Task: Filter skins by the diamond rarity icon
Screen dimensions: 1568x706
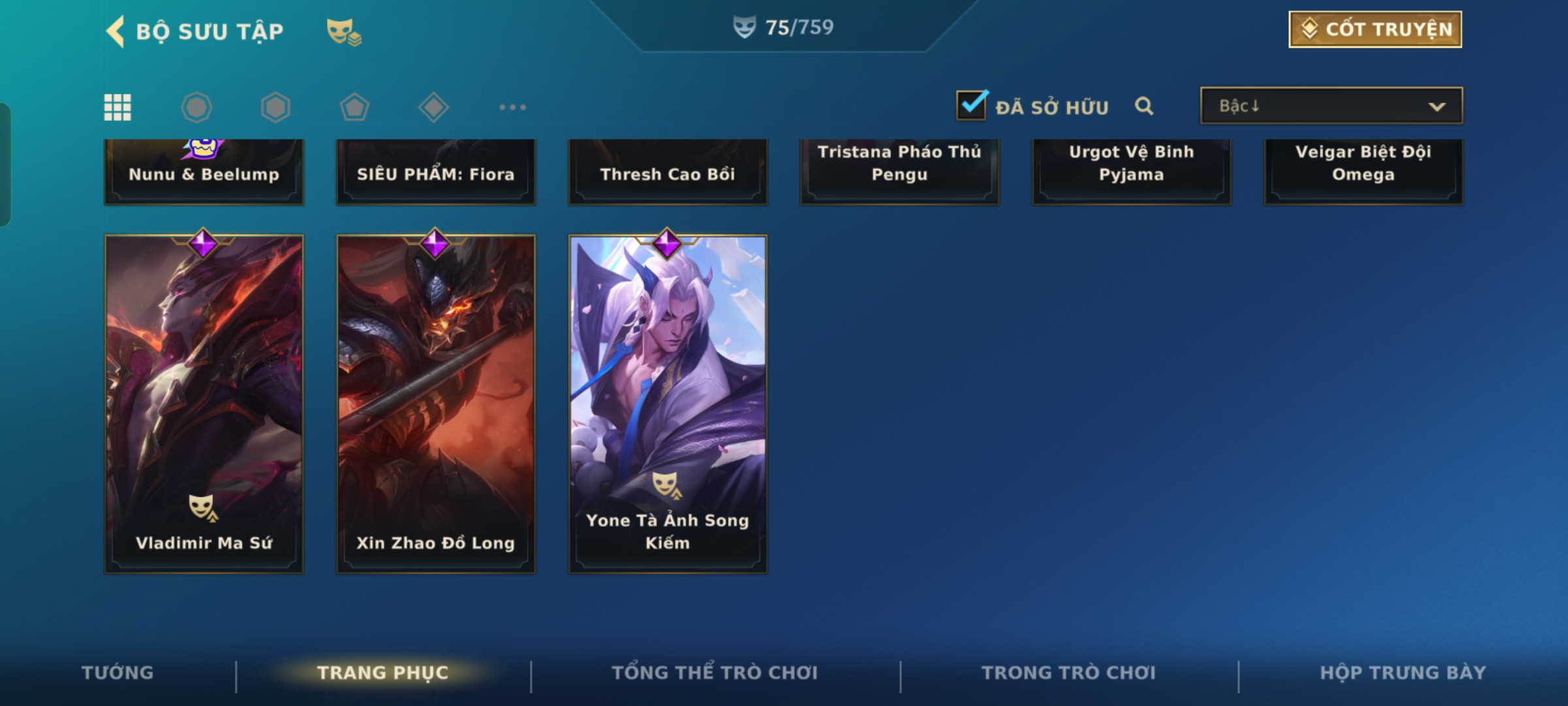Action: [x=433, y=107]
